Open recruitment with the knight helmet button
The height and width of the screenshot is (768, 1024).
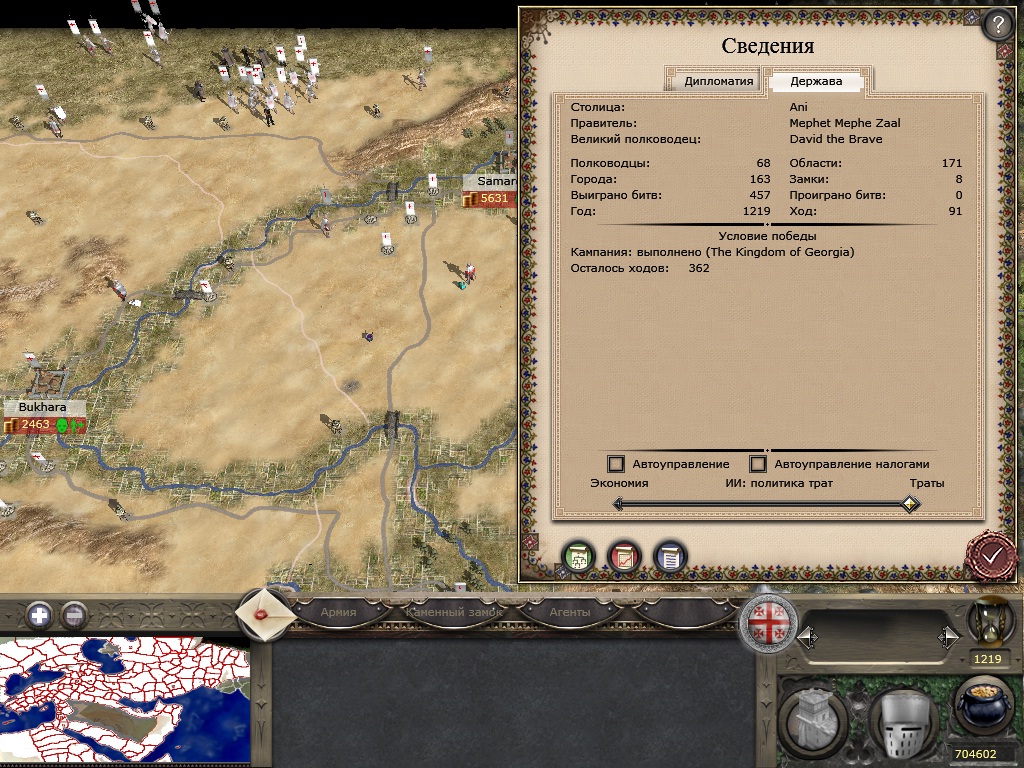(x=902, y=722)
